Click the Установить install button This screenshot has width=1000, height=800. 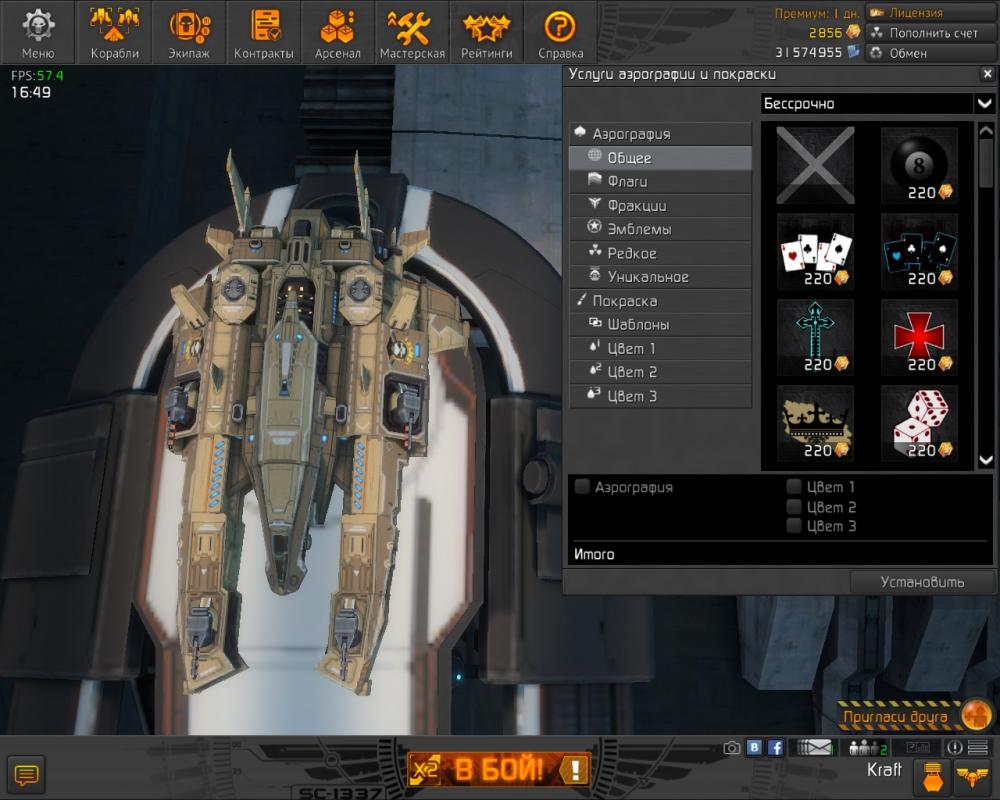[921, 582]
